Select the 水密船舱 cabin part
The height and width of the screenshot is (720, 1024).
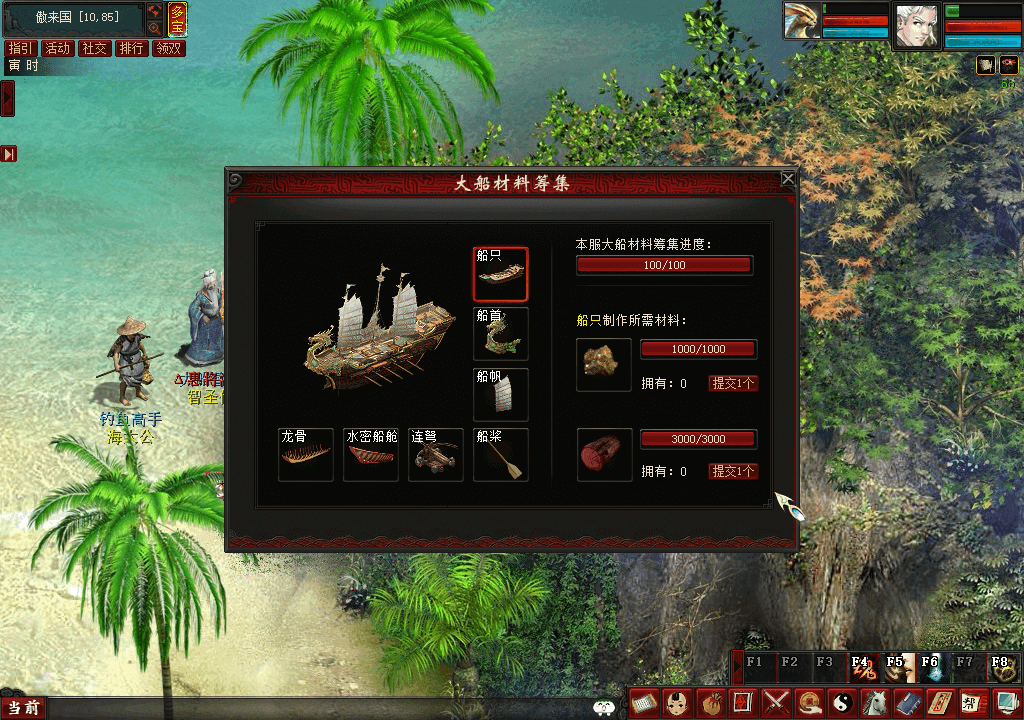pos(370,456)
